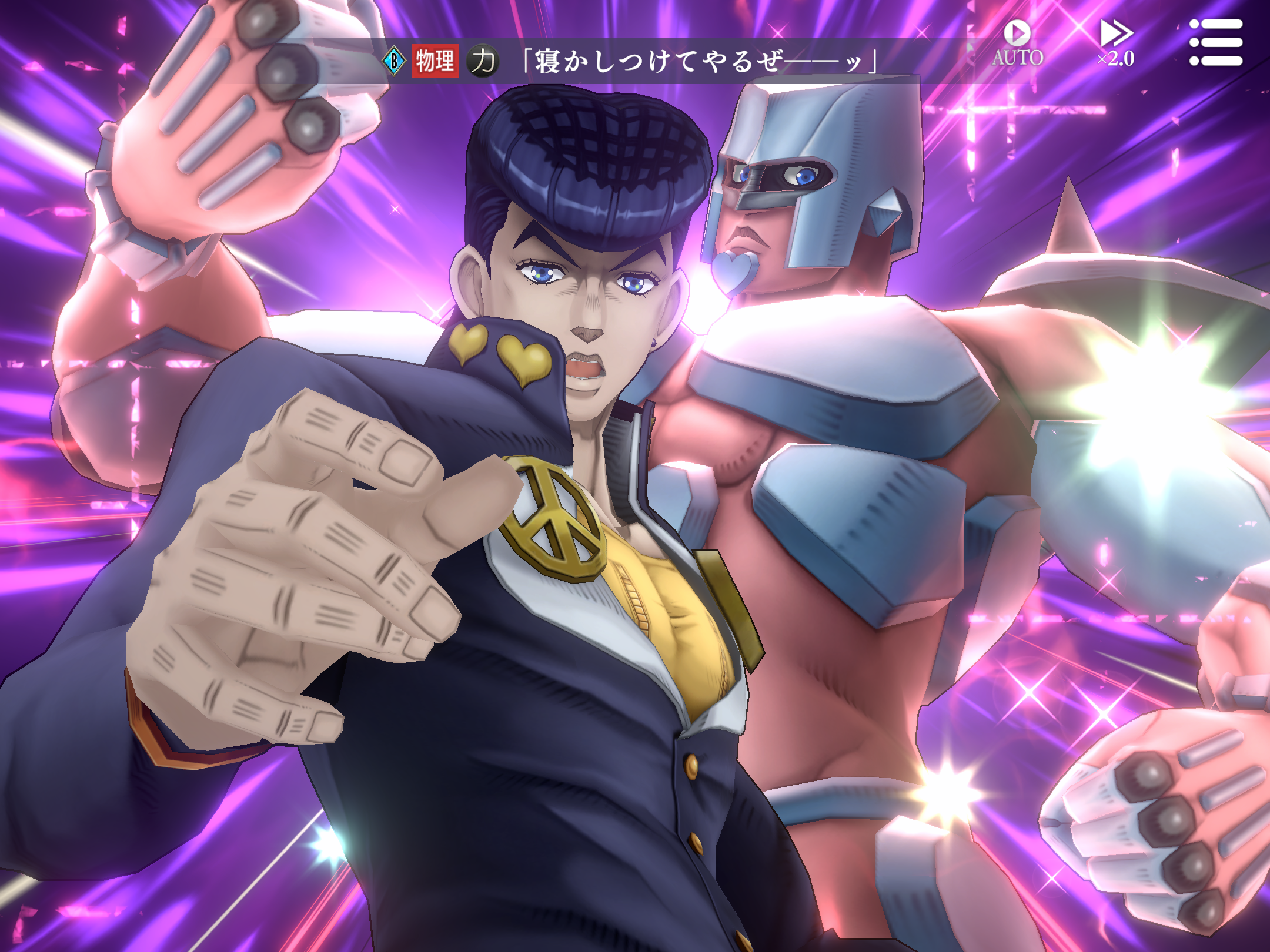The height and width of the screenshot is (952, 1270).
Task: Open the hamburger list menu
Action: [x=1215, y=42]
